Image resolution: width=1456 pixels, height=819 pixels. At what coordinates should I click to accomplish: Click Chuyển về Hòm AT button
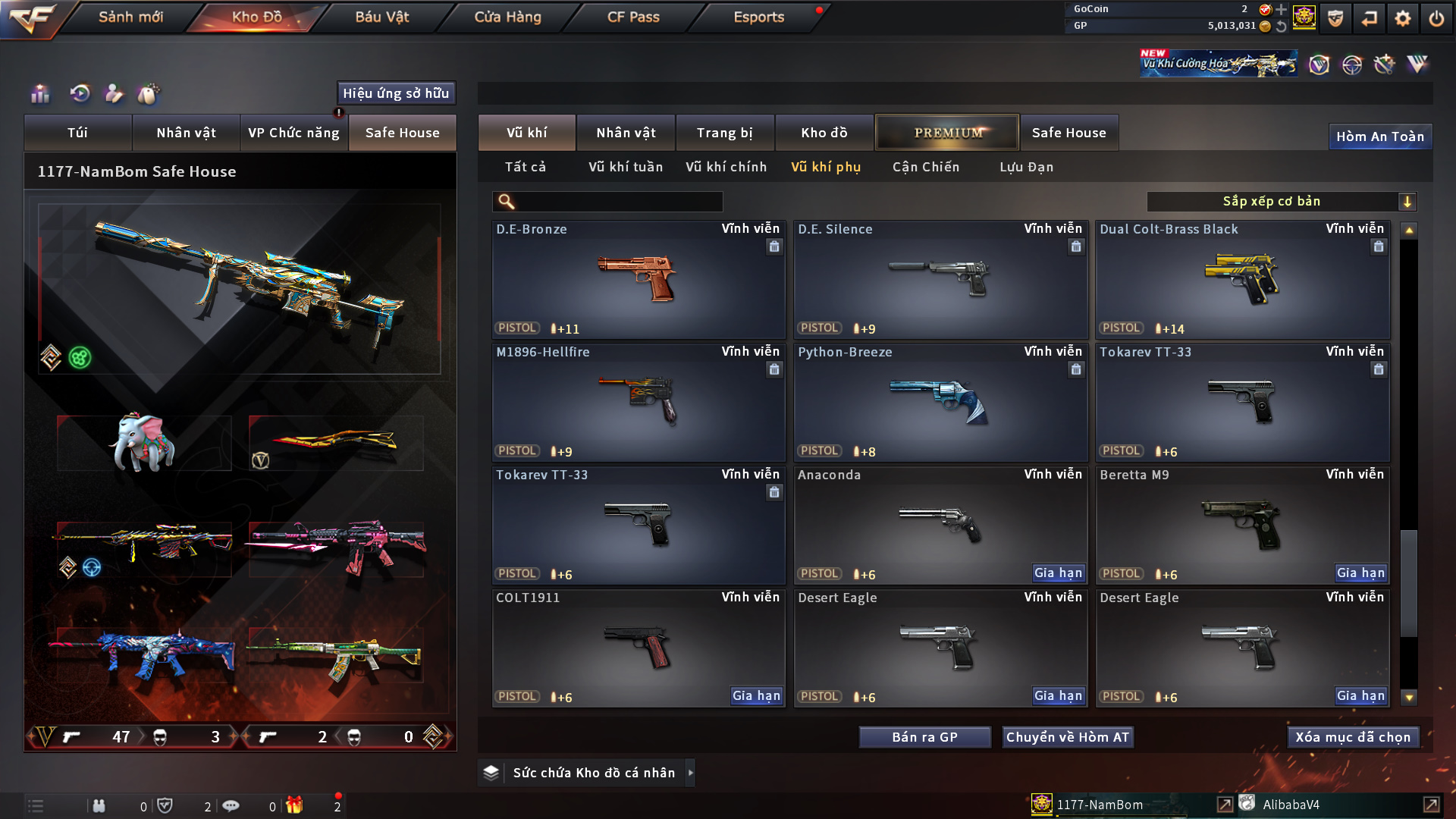click(x=1067, y=737)
